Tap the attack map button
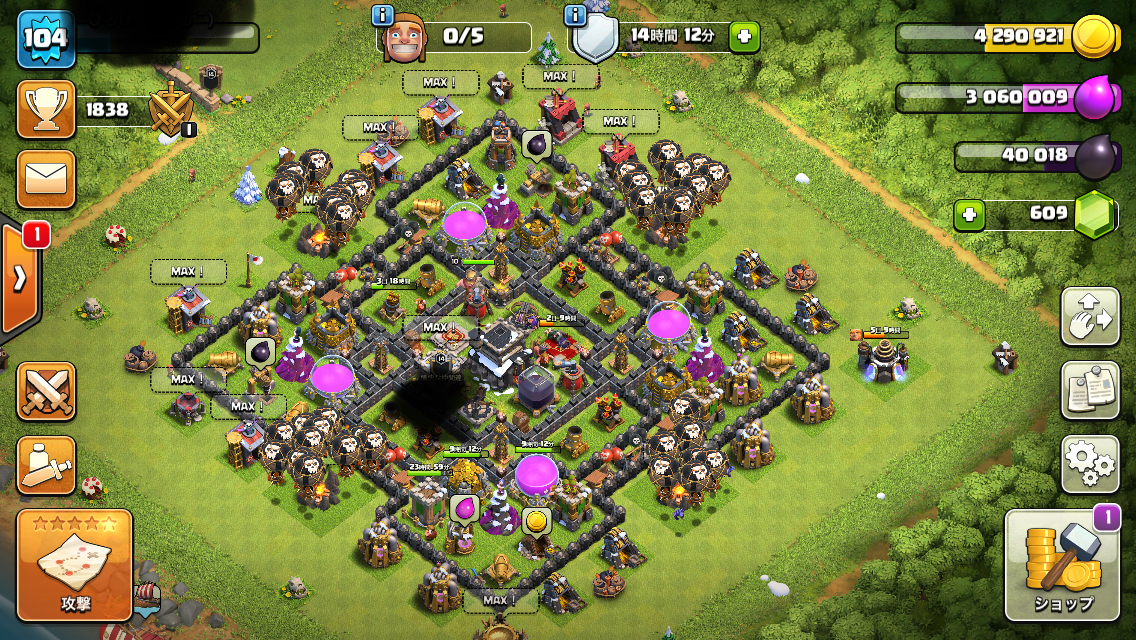 pyautogui.click(x=75, y=565)
